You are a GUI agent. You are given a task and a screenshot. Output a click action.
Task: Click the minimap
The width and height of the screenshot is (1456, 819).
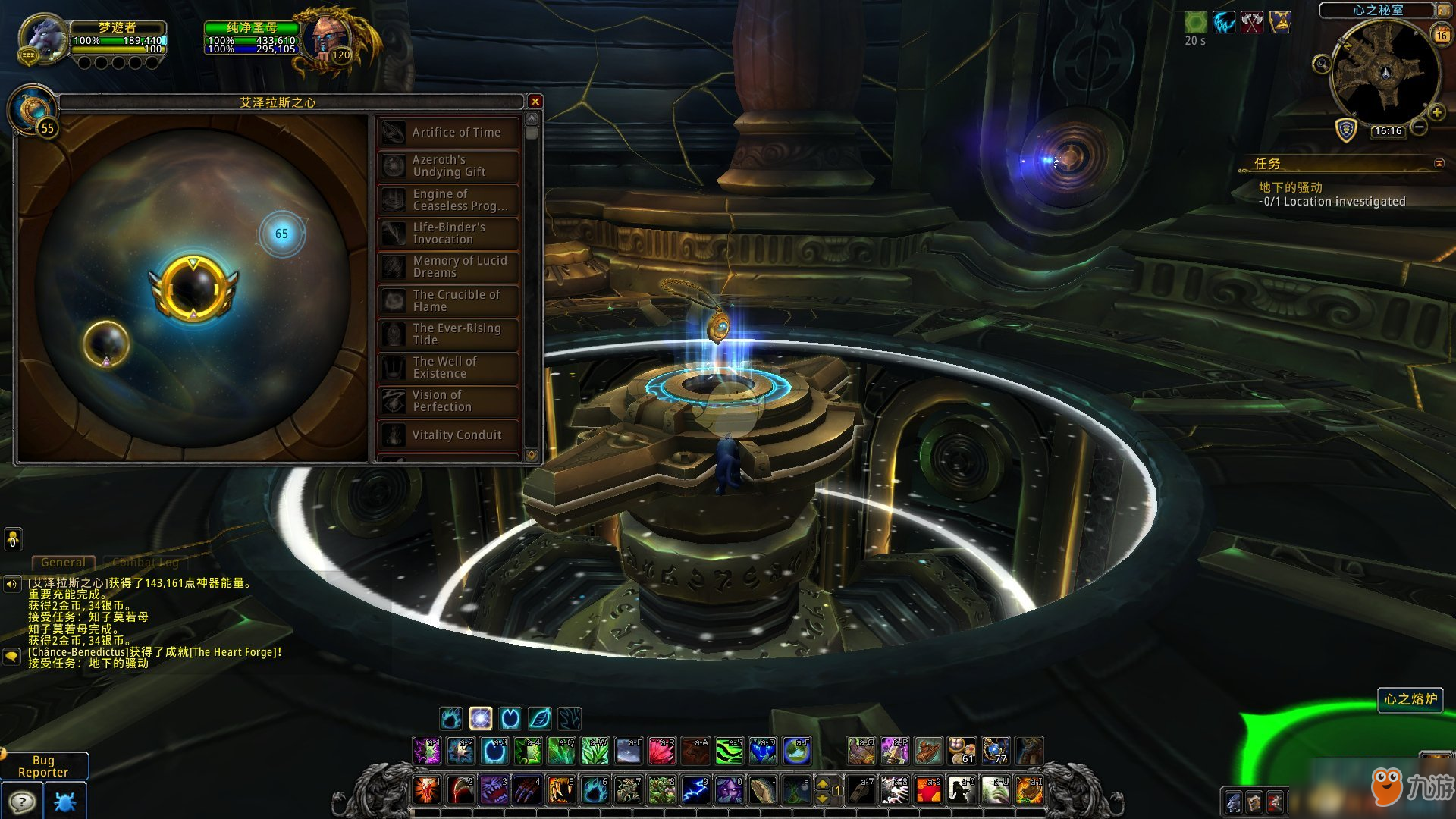tap(1385, 72)
